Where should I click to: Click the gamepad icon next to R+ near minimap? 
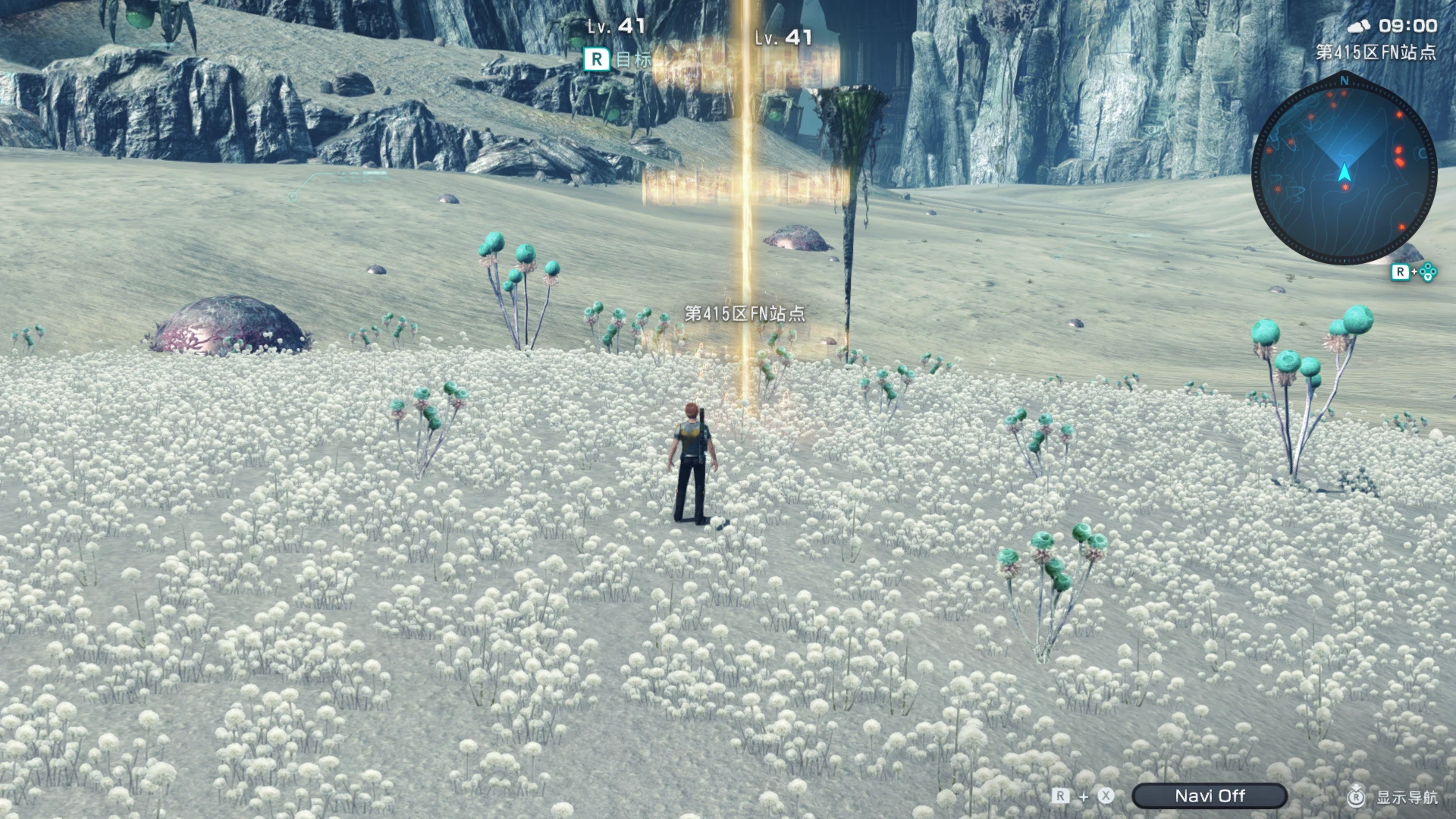(1428, 273)
